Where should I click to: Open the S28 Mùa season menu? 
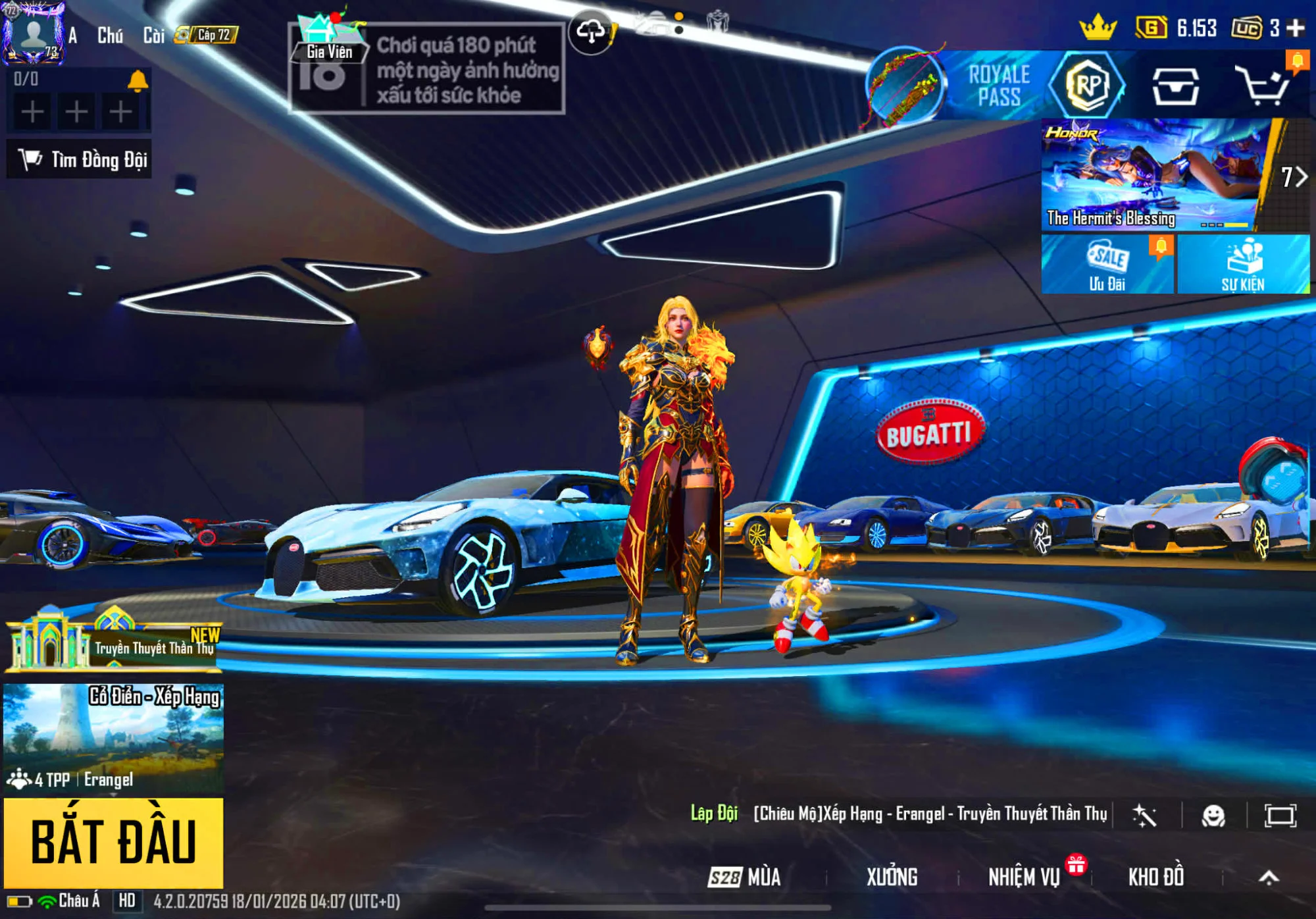pyautogui.click(x=745, y=877)
